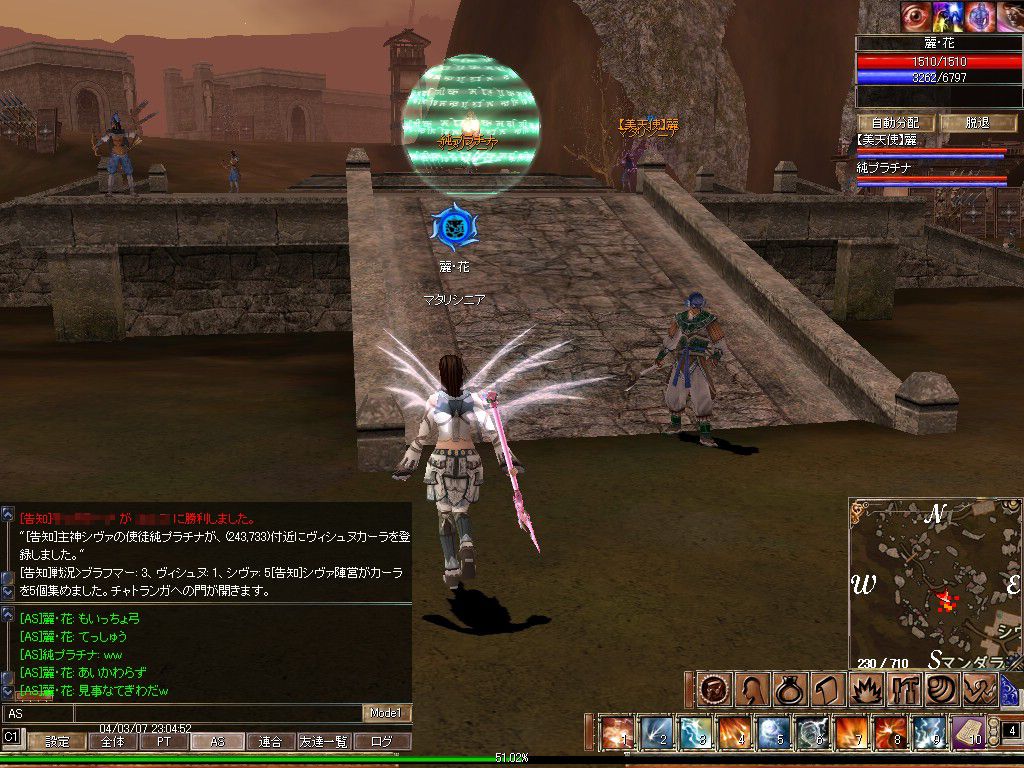The height and width of the screenshot is (768, 1024).
Task: Open the ring pouch inventory icon
Action: tap(789, 689)
